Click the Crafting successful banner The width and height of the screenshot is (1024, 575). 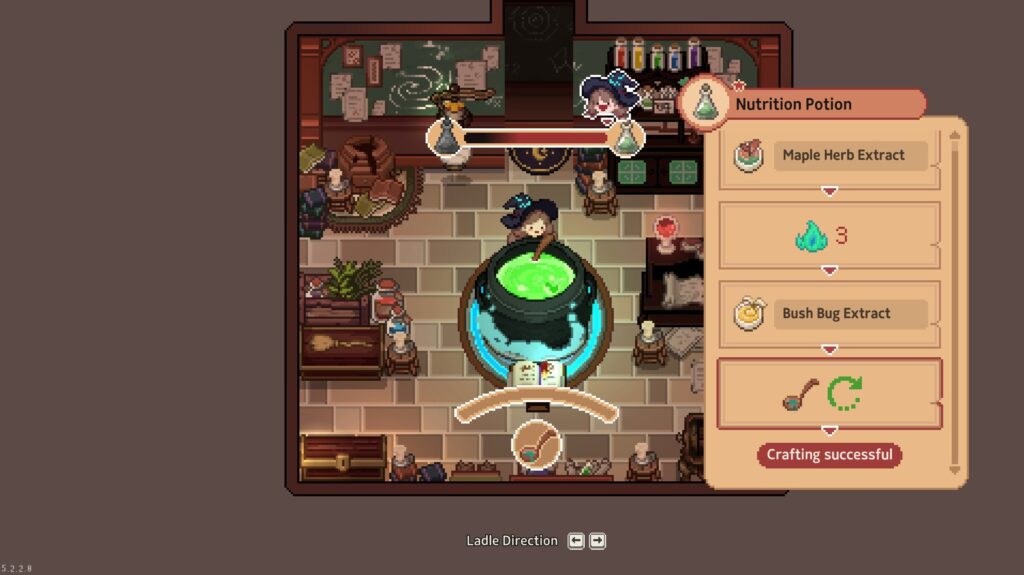click(829, 455)
